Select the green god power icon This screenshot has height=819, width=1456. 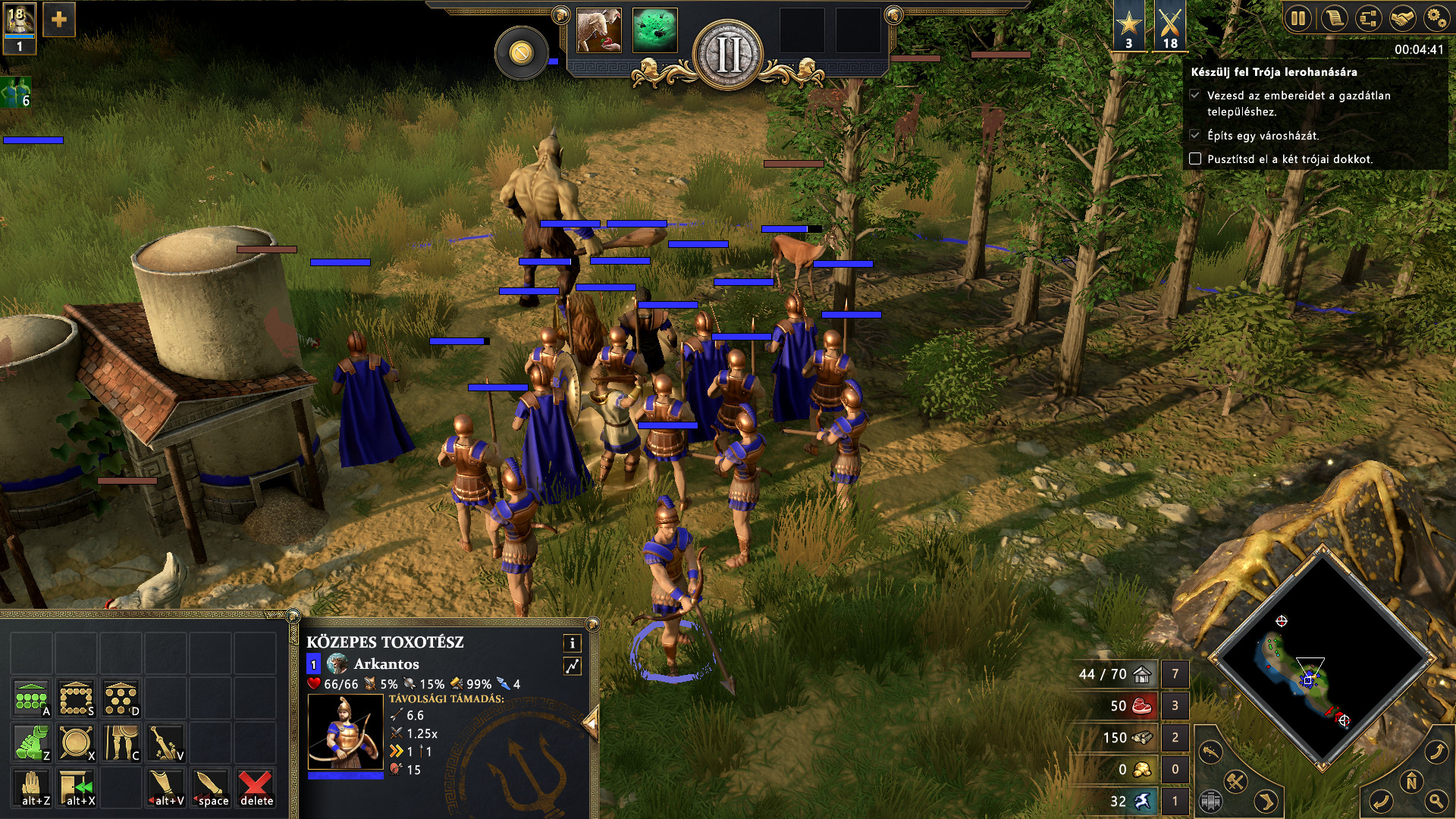(x=654, y=30)
